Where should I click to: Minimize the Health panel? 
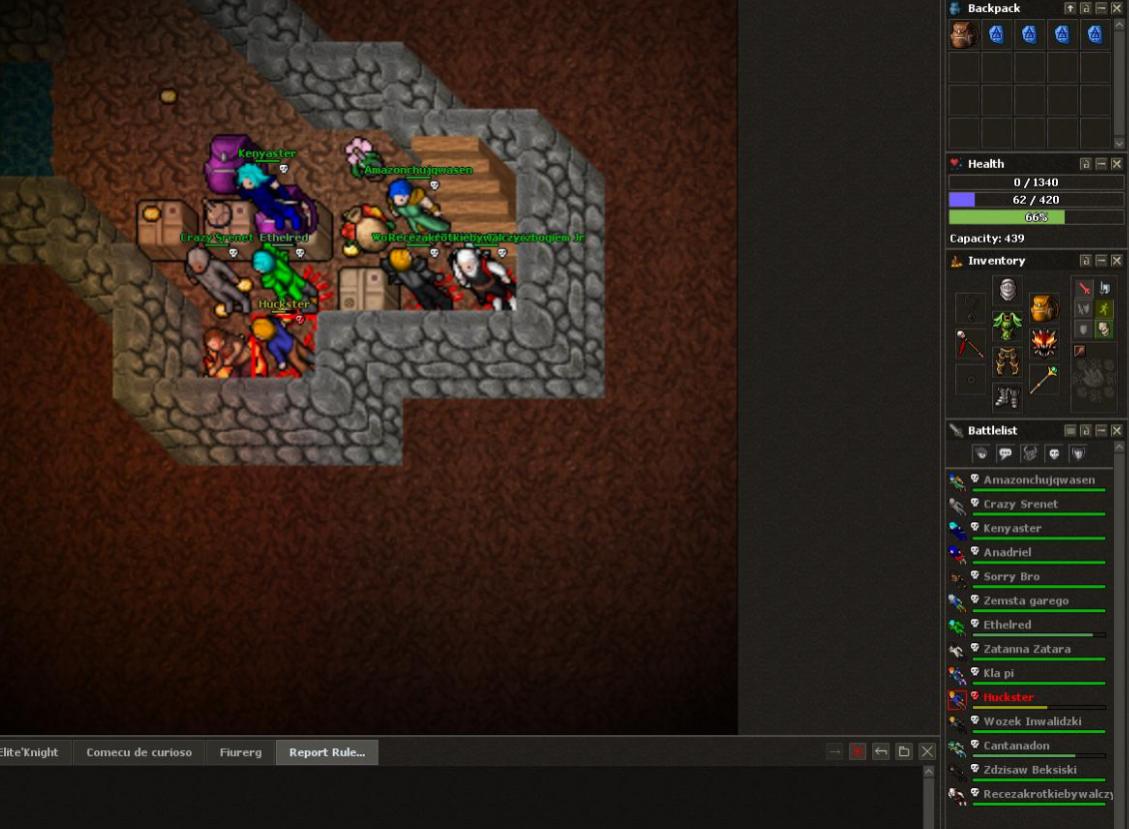tap(1101, 164)
